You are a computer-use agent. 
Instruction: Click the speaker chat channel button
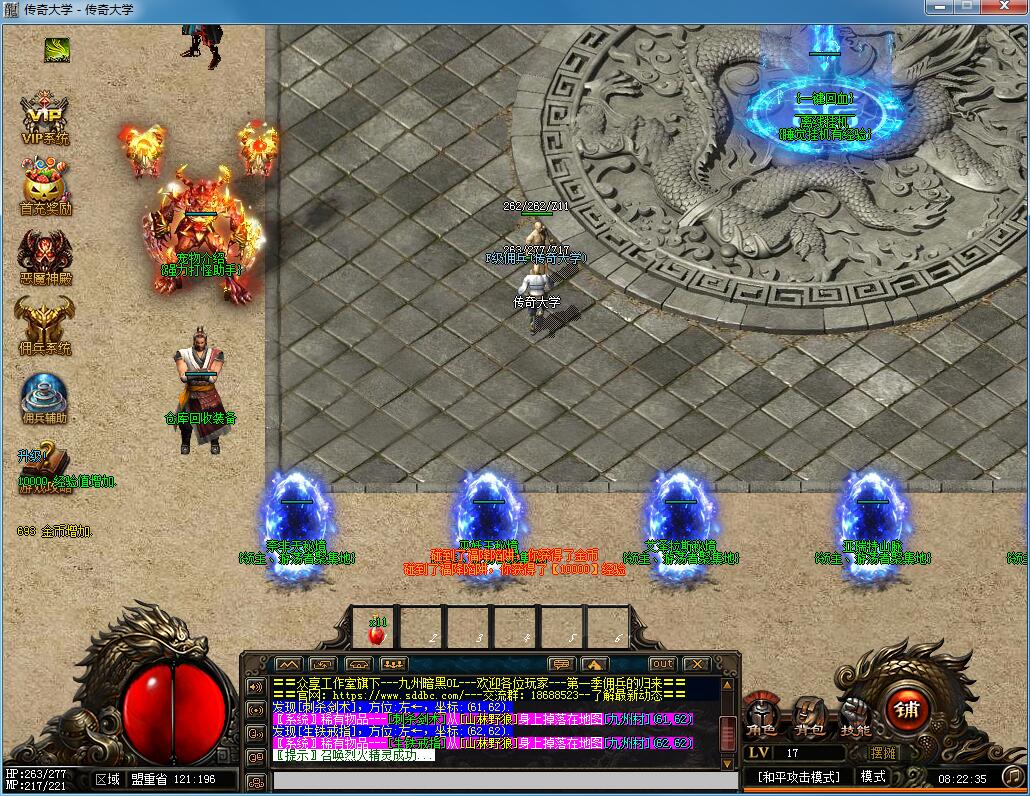tap(255, 686)
